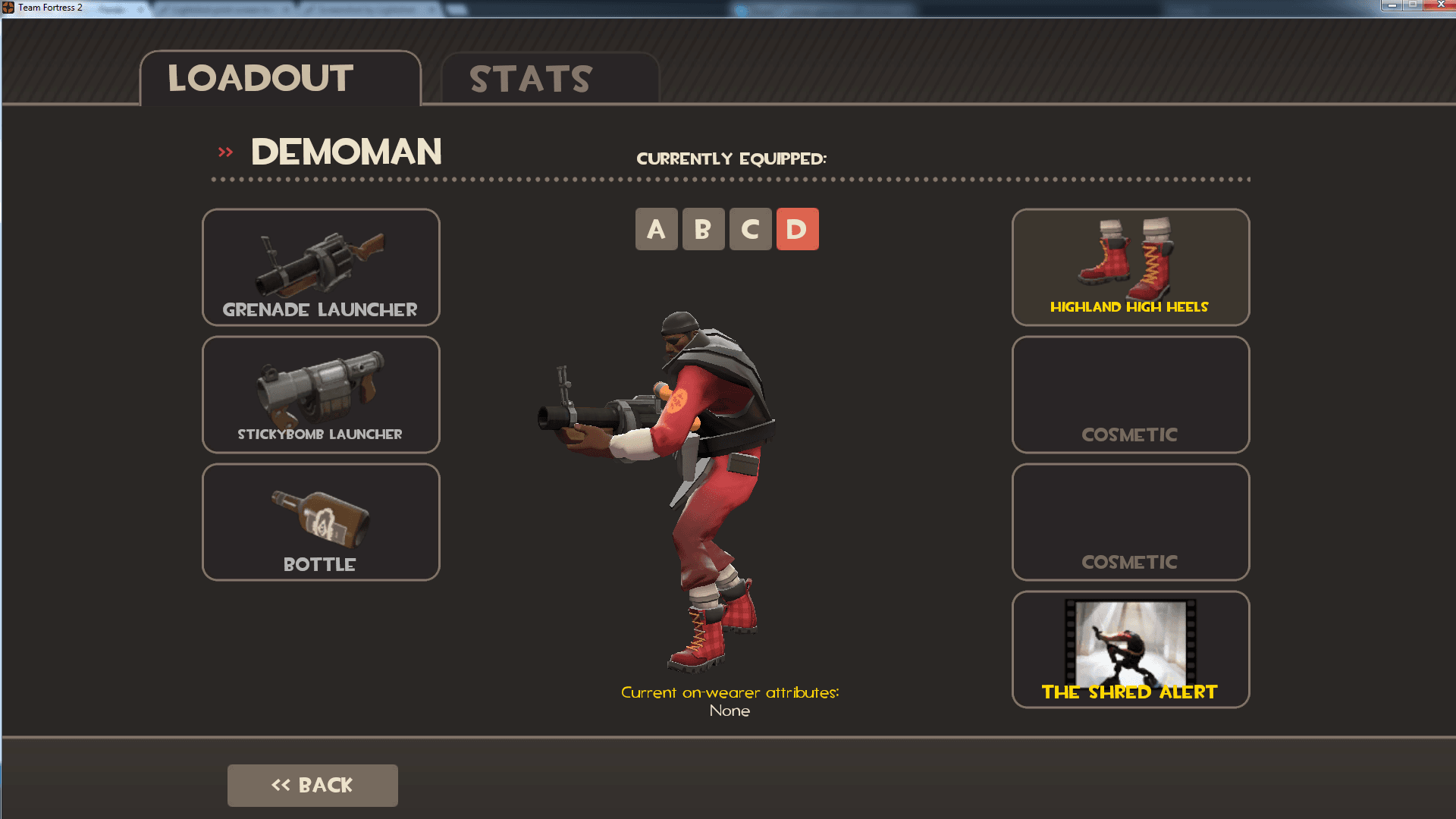The image size is (1456, 819).
Task: Open the Stickybomb Launcher weapon slot
Action: point(320,394)
